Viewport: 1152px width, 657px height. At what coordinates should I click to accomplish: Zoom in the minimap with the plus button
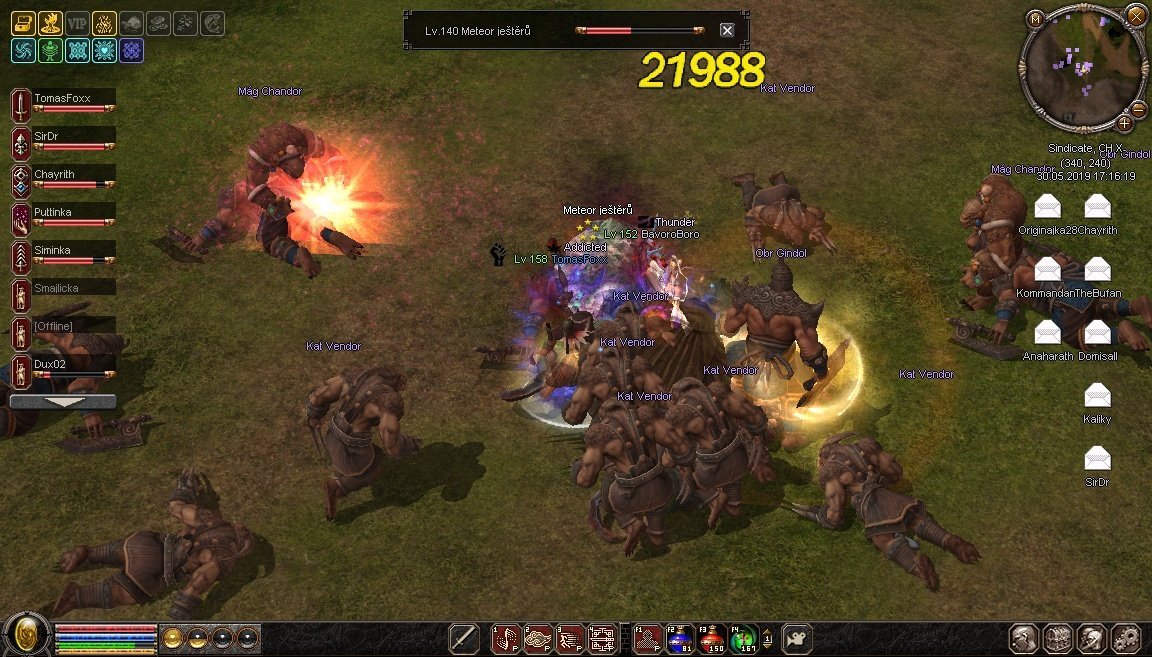point(1124,123)
